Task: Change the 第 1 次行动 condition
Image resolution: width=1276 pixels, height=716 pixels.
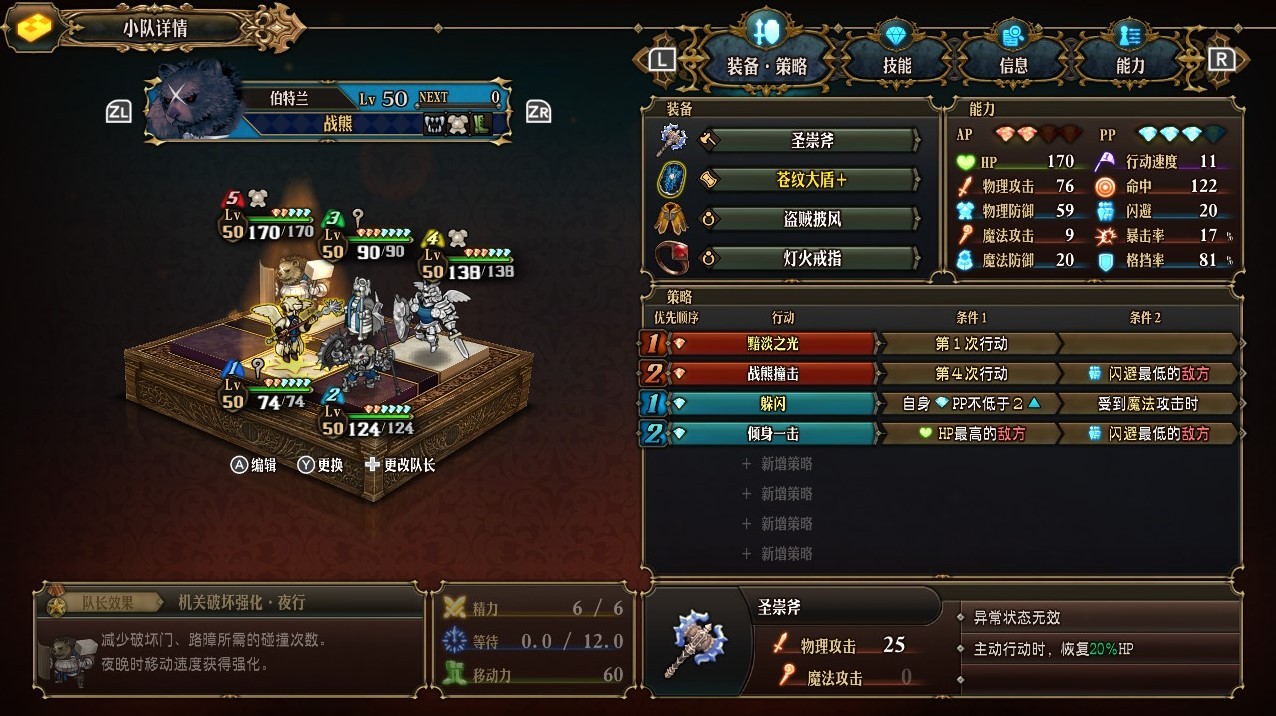Action: [x=970, y=344]
